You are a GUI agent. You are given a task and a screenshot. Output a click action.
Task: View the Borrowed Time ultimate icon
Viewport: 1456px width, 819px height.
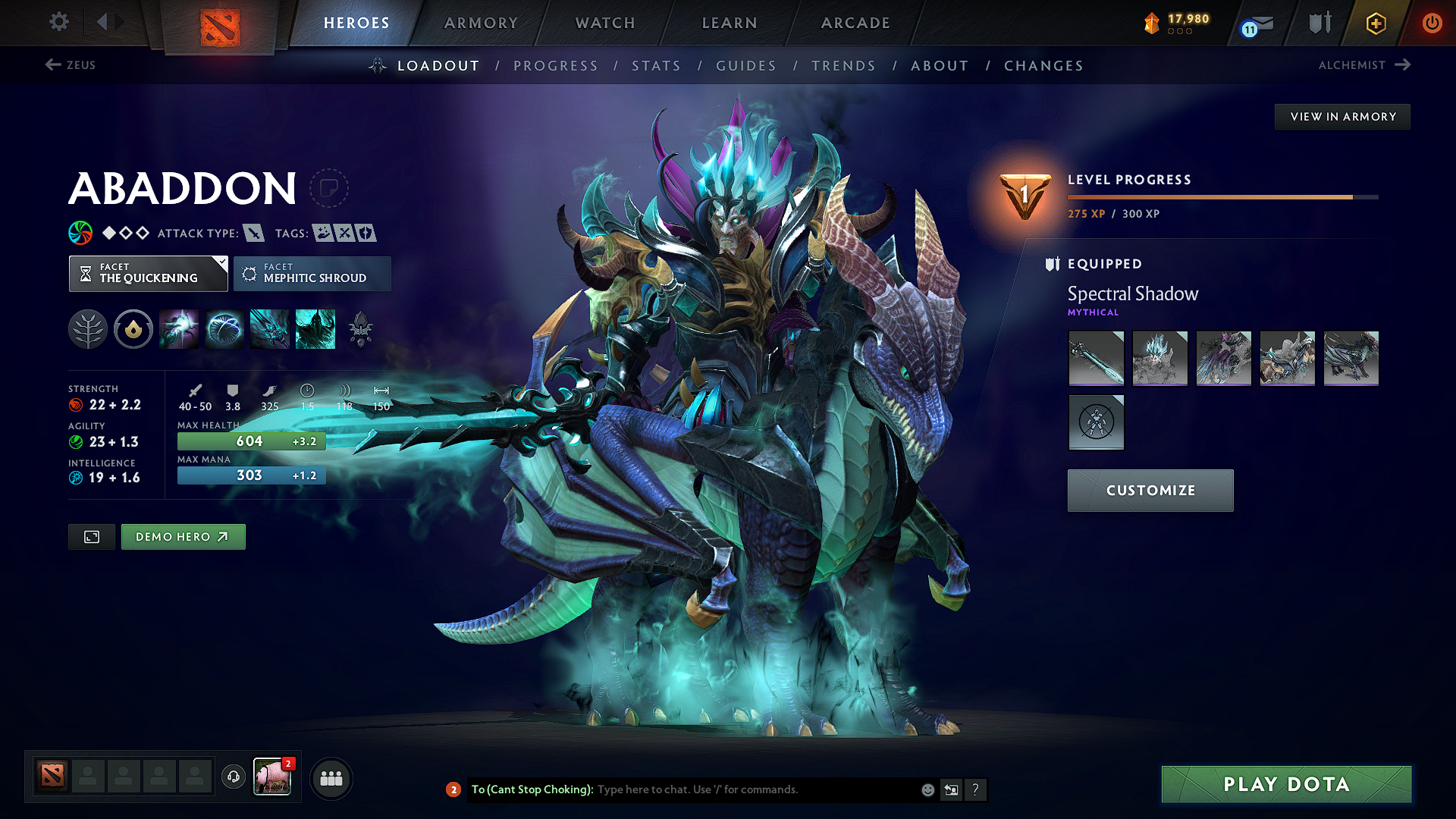(315, 328)
